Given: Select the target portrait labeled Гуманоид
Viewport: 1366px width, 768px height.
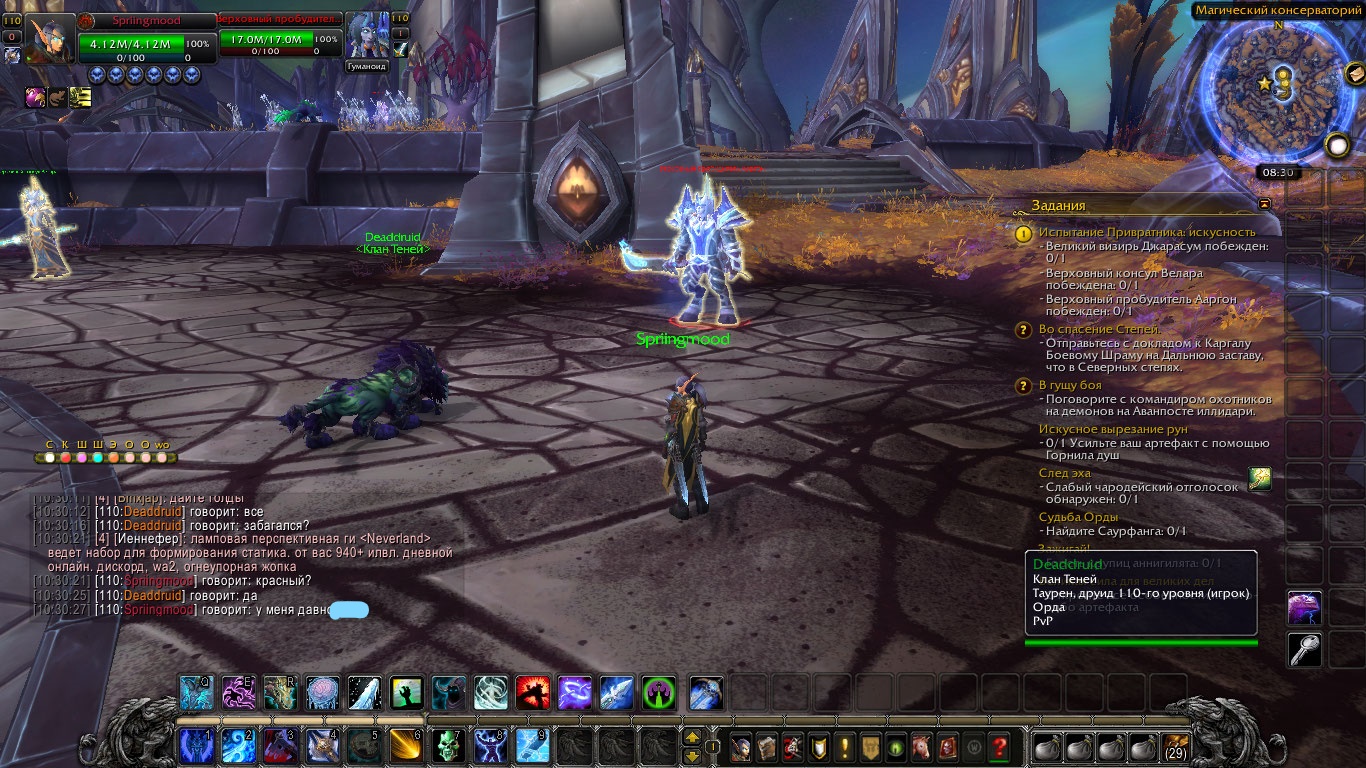Looking at the screenshot, I should click(366, 36).
